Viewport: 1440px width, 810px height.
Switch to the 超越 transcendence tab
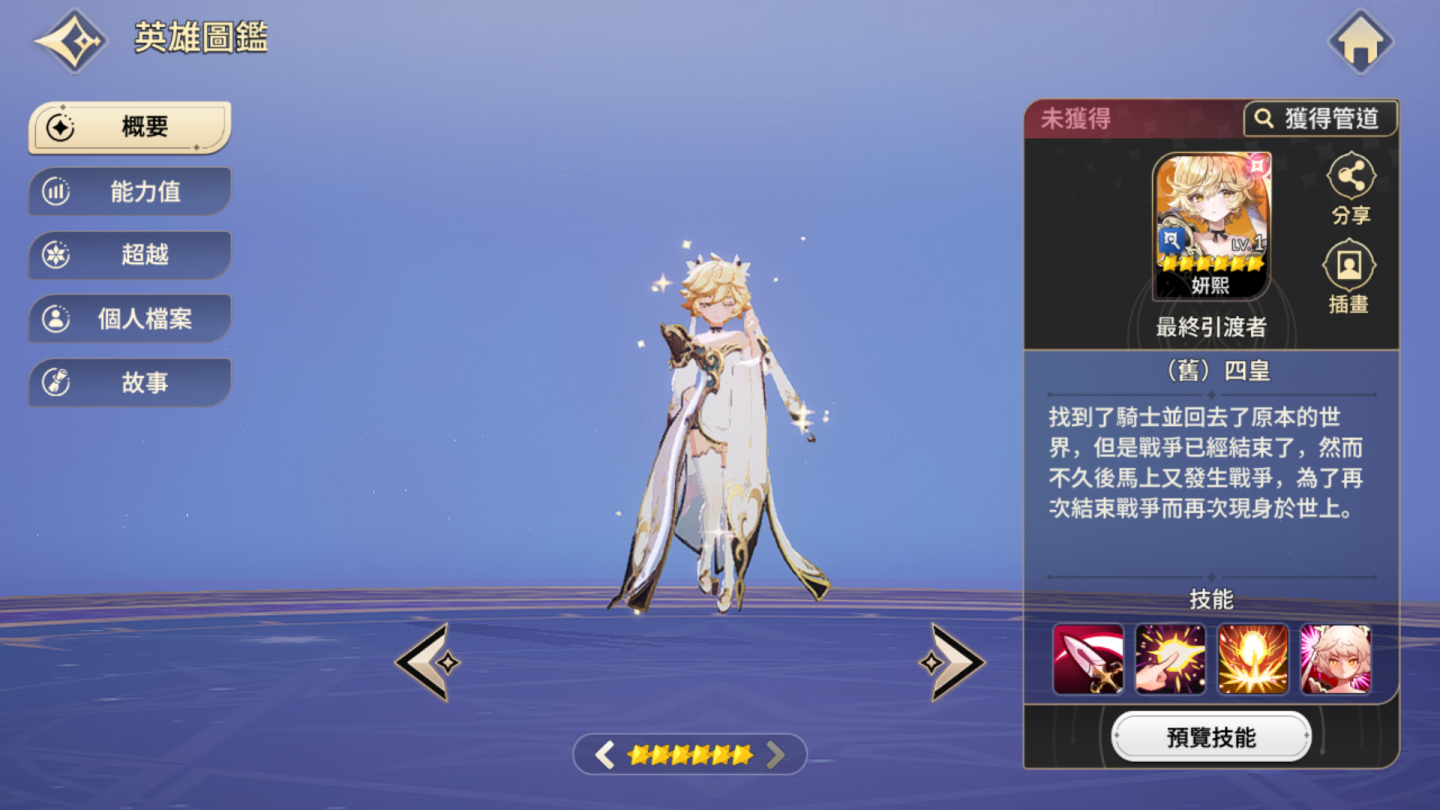130,255
